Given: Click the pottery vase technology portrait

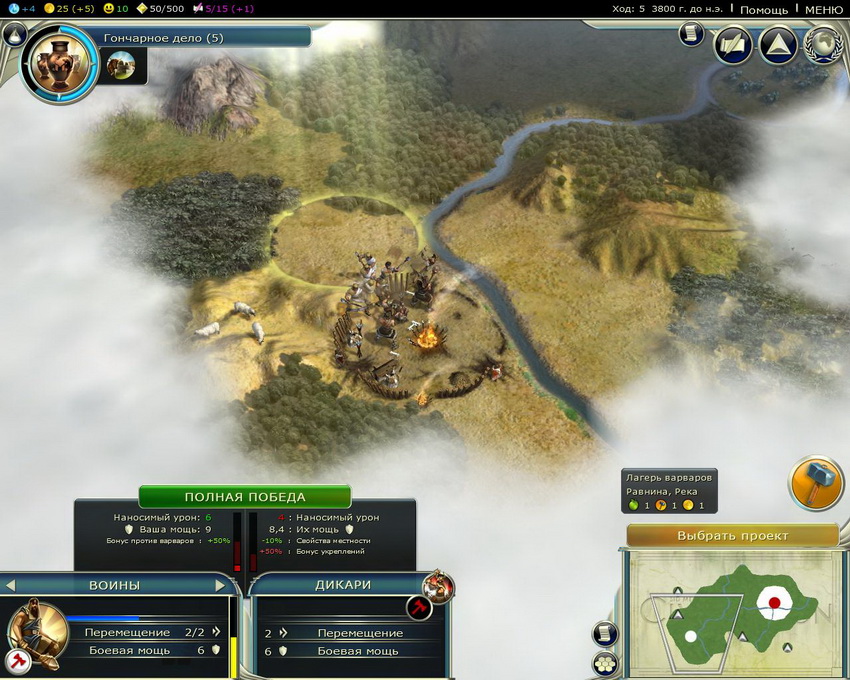Looking at the screenshot, I should point(60,65).
